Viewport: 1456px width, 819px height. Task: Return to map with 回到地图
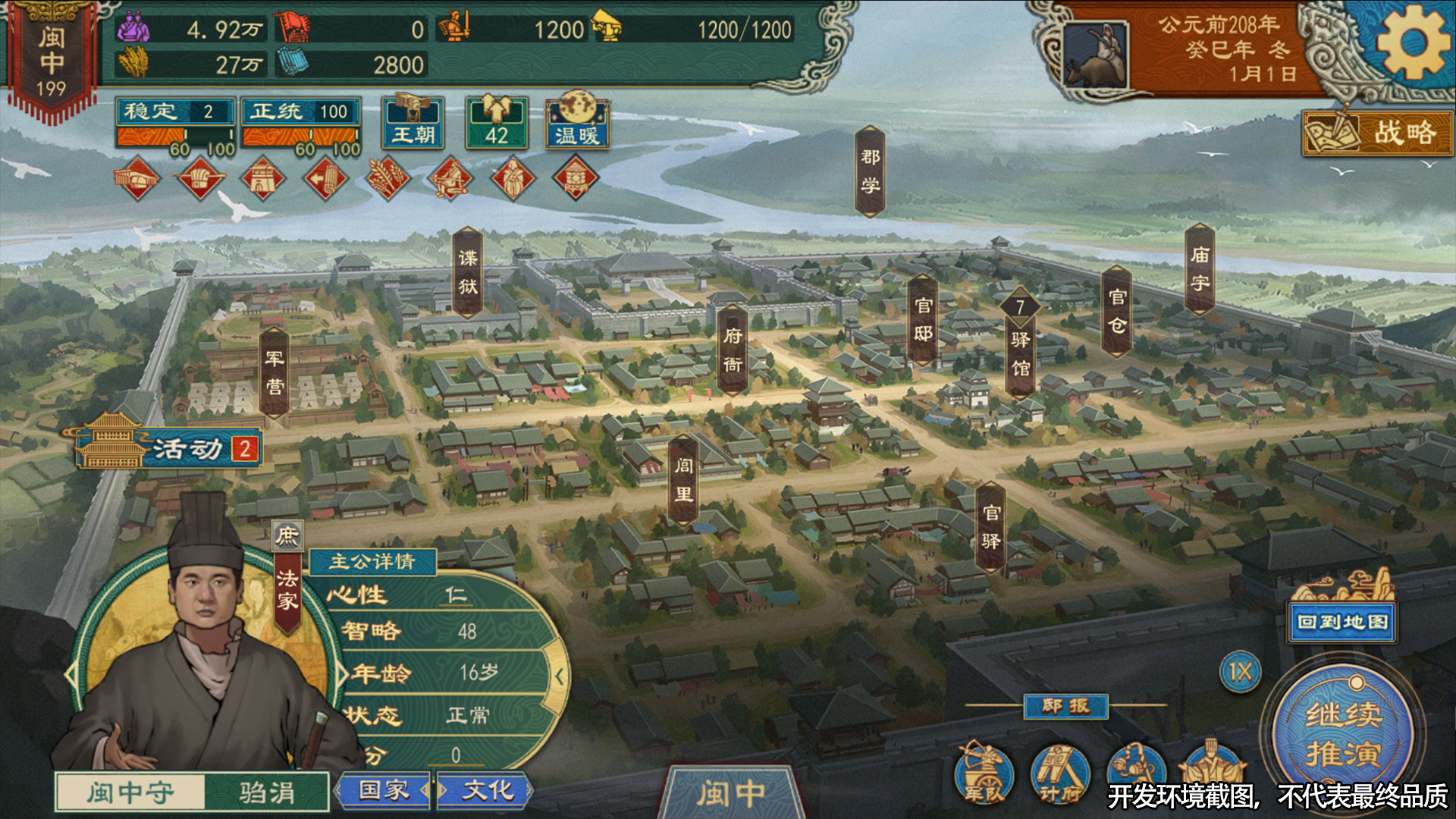point(1342,622)
